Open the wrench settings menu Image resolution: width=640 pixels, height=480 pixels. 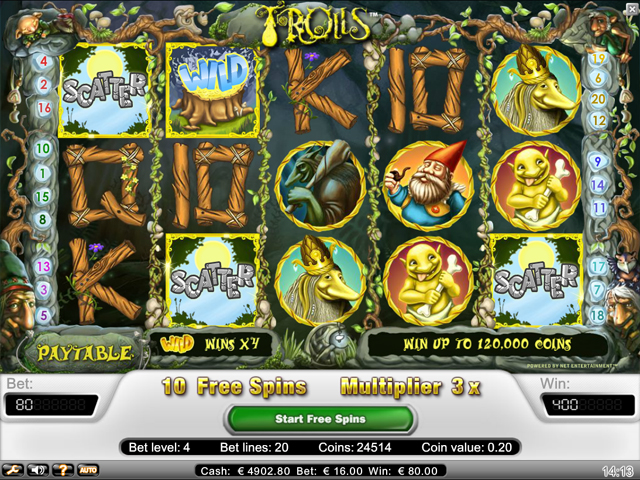[x=12, y=469]
